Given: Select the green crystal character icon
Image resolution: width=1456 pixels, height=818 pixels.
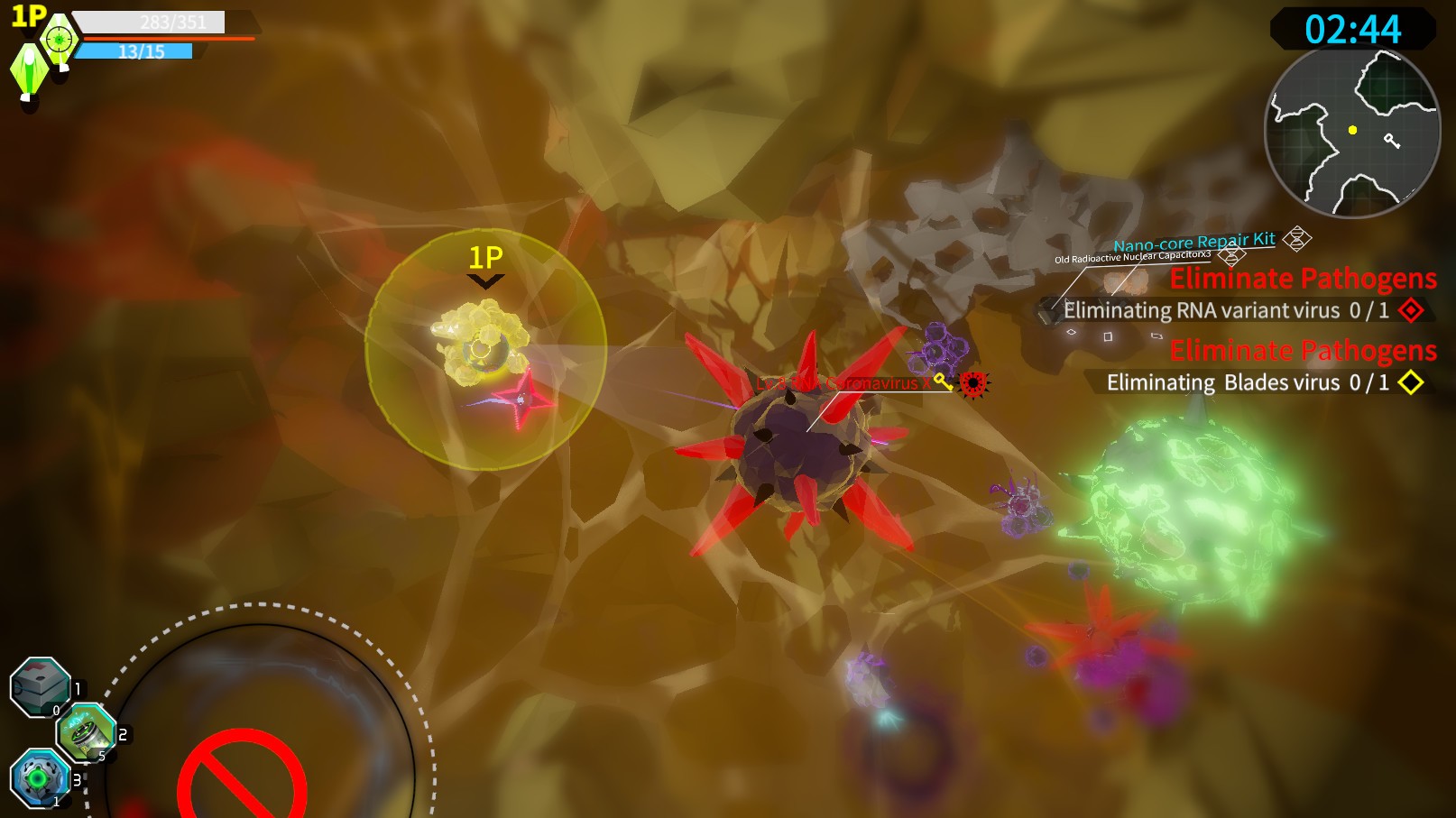Looking at the screenshot, I should coord(27,68).
